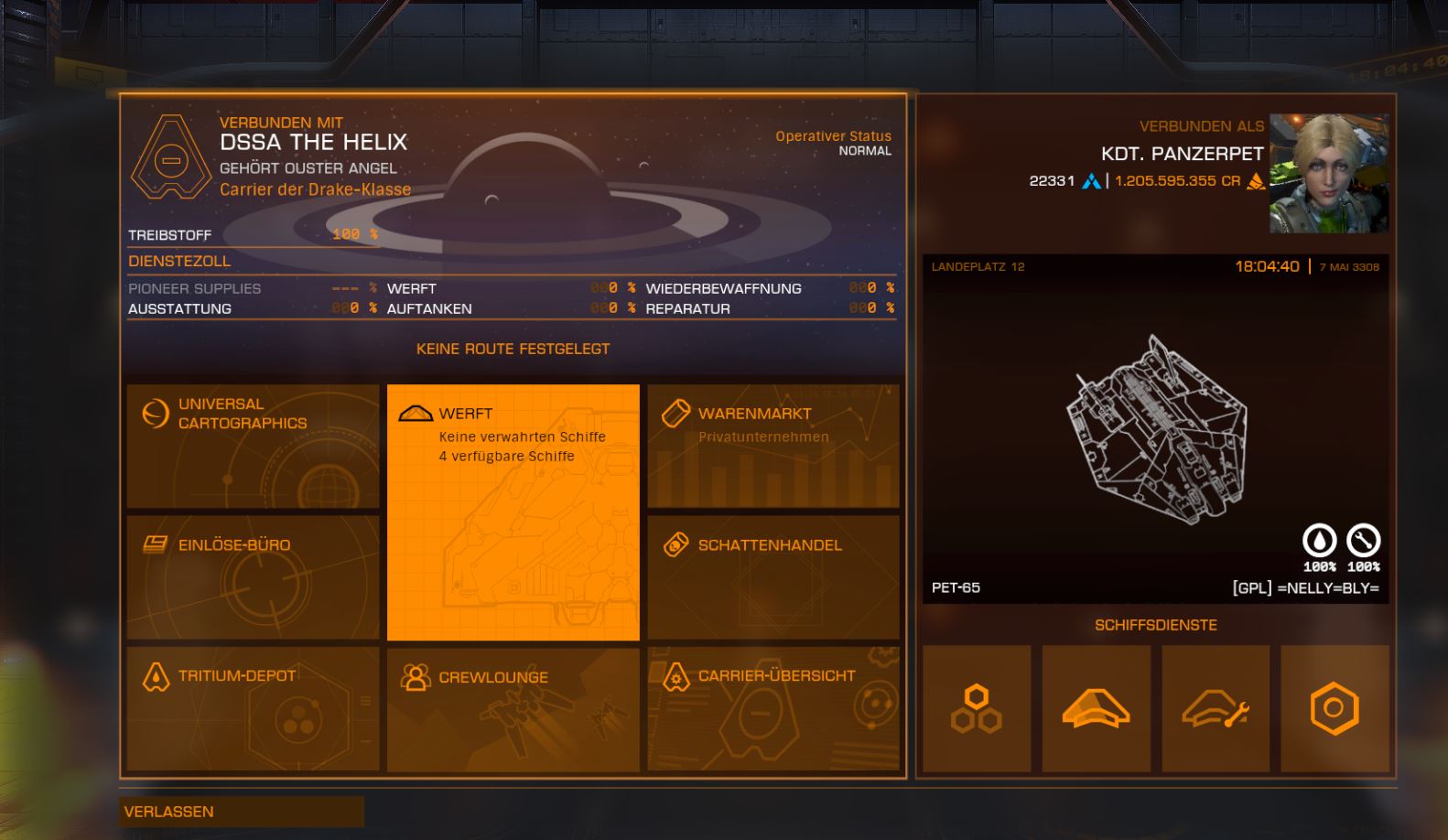Click the Verlassen exit button

point(242,812)
